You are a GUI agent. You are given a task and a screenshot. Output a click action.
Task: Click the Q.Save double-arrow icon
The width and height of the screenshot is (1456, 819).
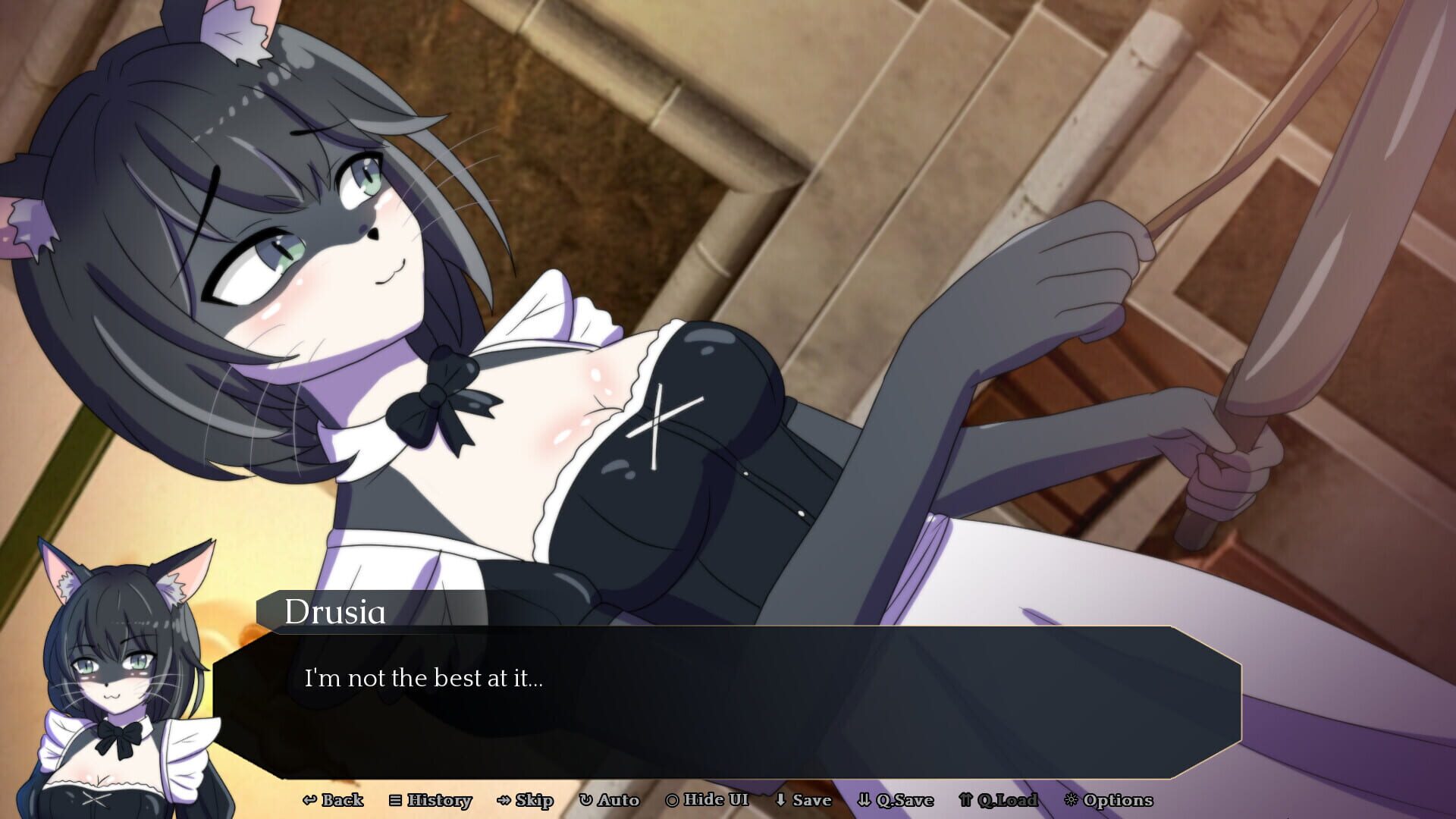click(x=864, y=800)
